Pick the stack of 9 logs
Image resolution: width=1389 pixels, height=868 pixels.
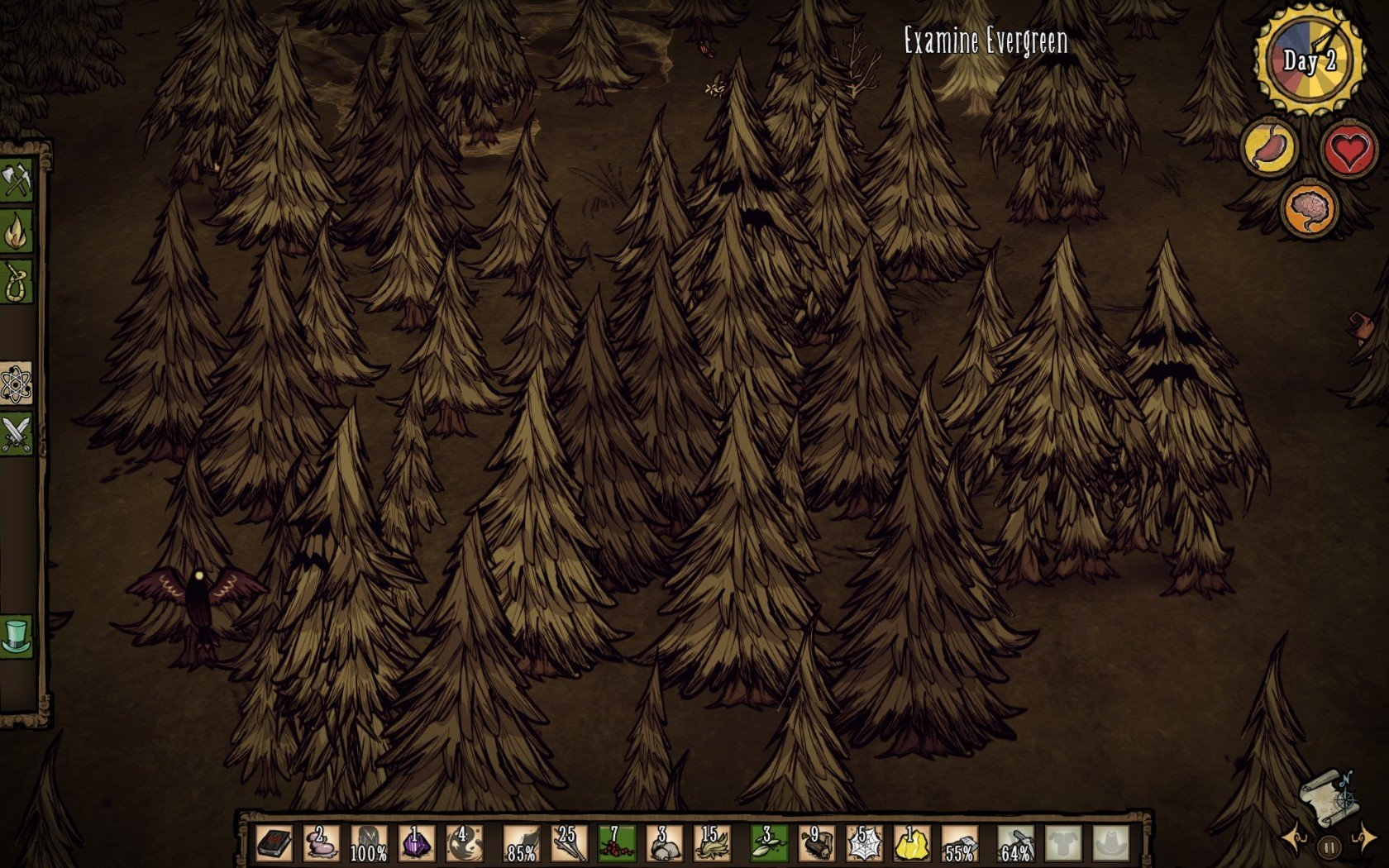[817, 843]
